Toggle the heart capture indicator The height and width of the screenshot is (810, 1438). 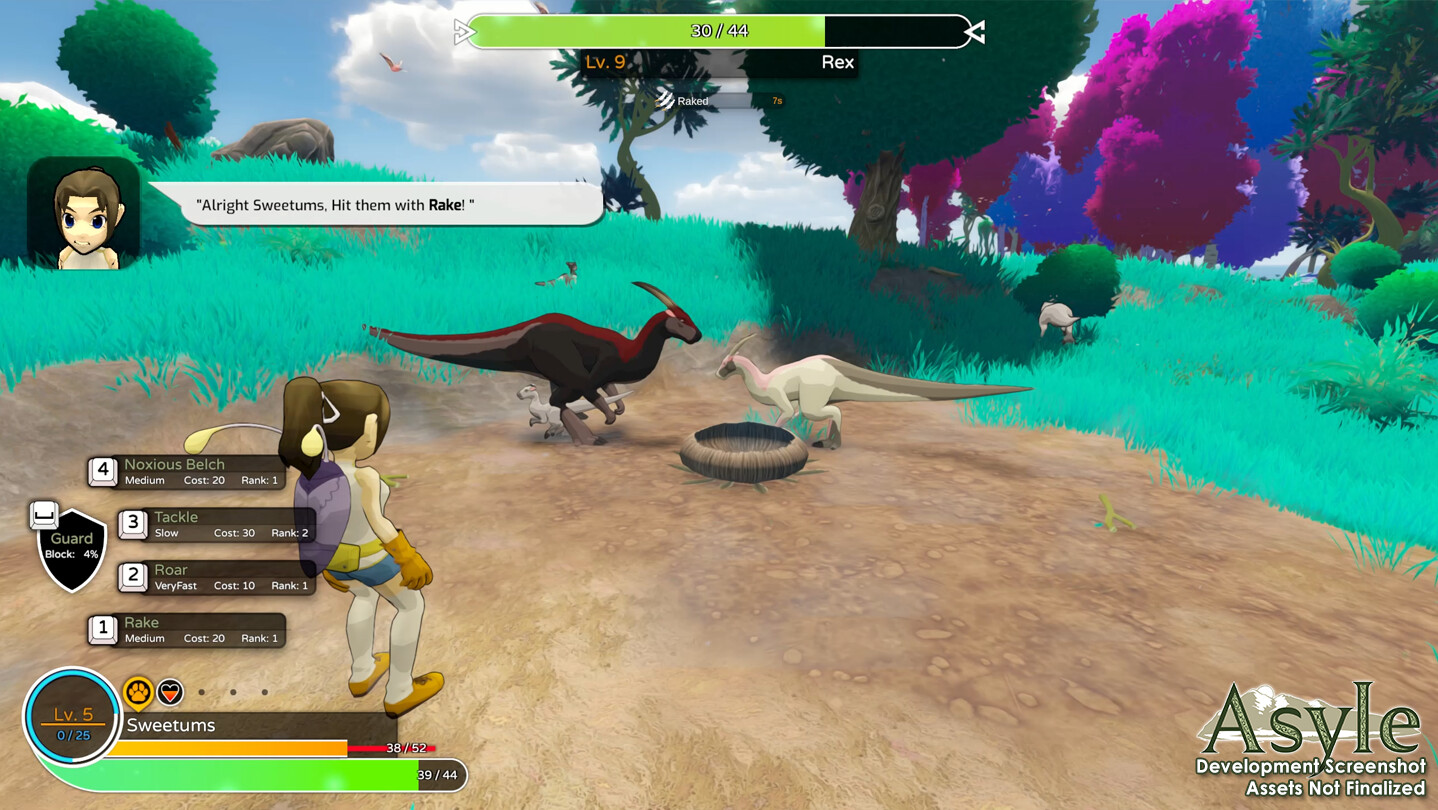172,690
